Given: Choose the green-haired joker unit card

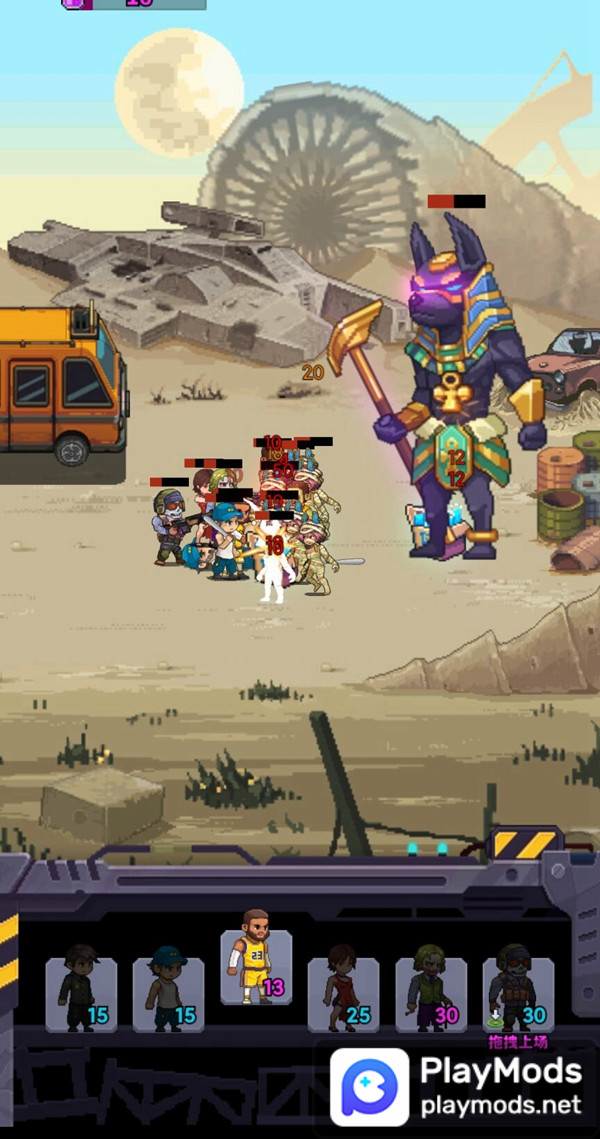Looking at the screenshot, I should [x=431, y=993].
